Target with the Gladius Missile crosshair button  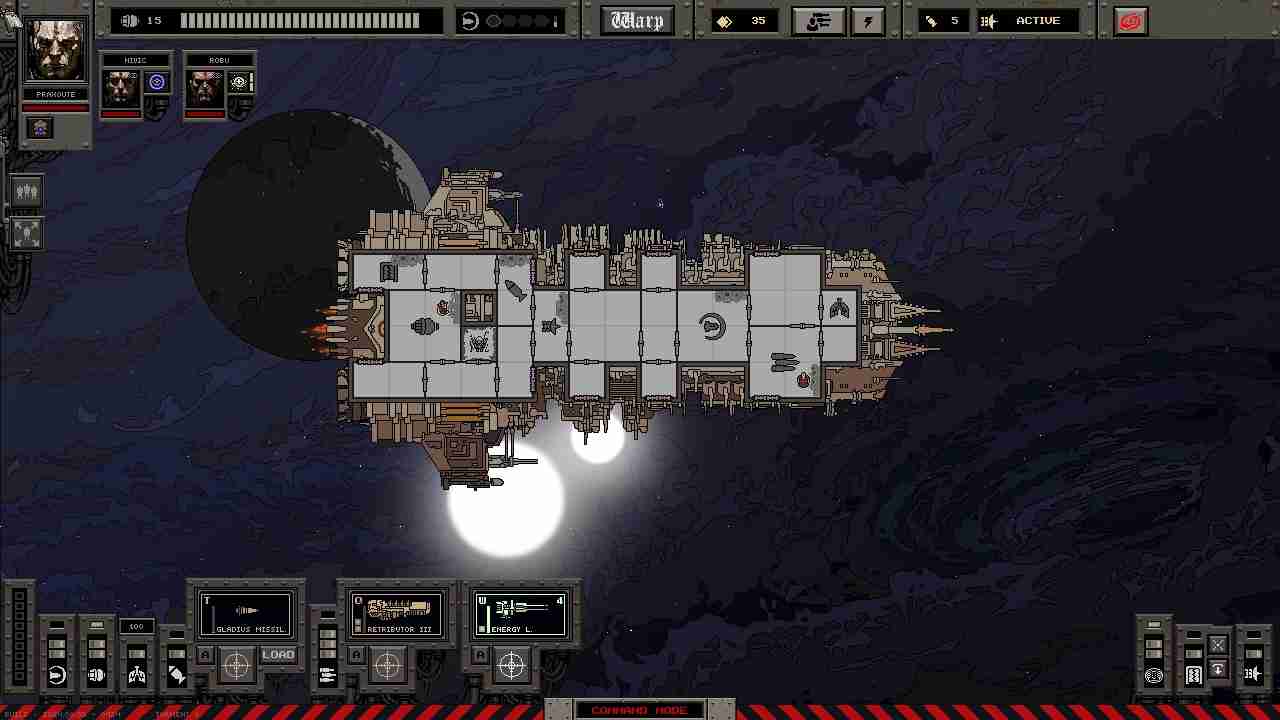[237, 664]
